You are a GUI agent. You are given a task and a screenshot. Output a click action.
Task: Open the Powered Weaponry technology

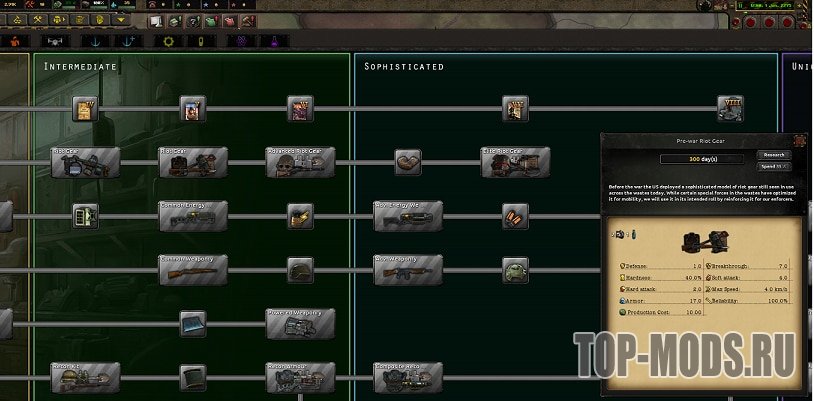[x=301, y=323]
